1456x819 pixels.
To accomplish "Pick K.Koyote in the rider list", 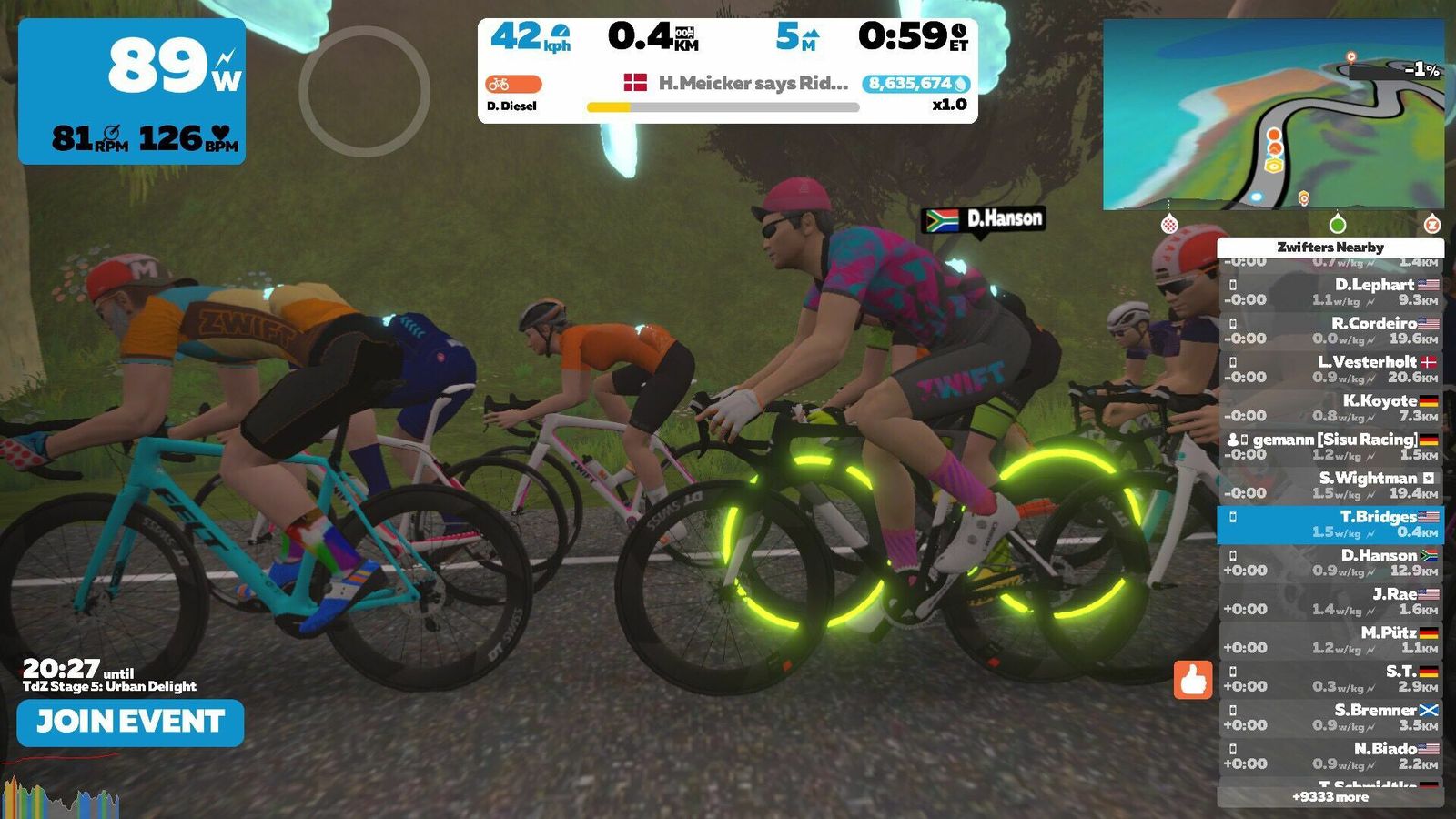I will [x=1330, y=408].
